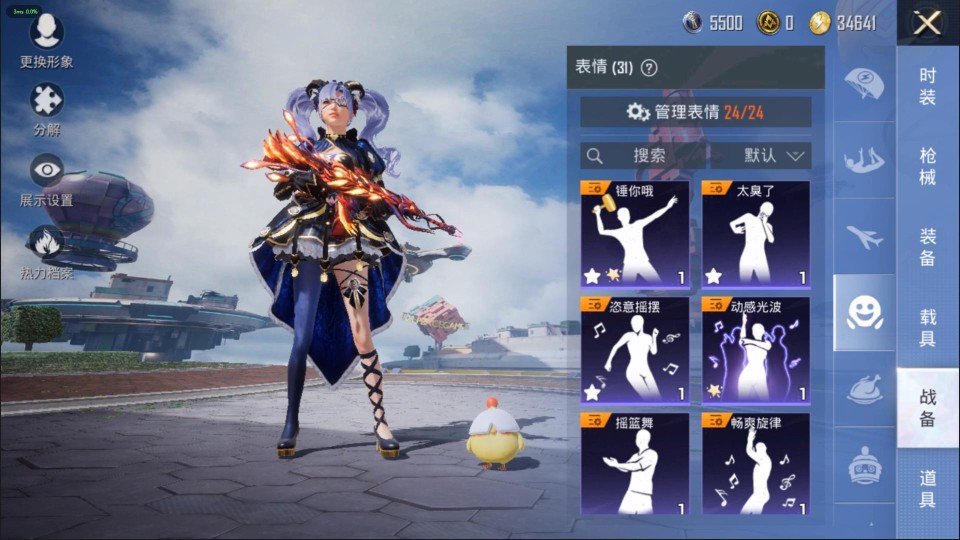Image resolution: width=960 pixels, height=540 pixels.
Task: Select the parachute category icon
Action: (864, 84)
